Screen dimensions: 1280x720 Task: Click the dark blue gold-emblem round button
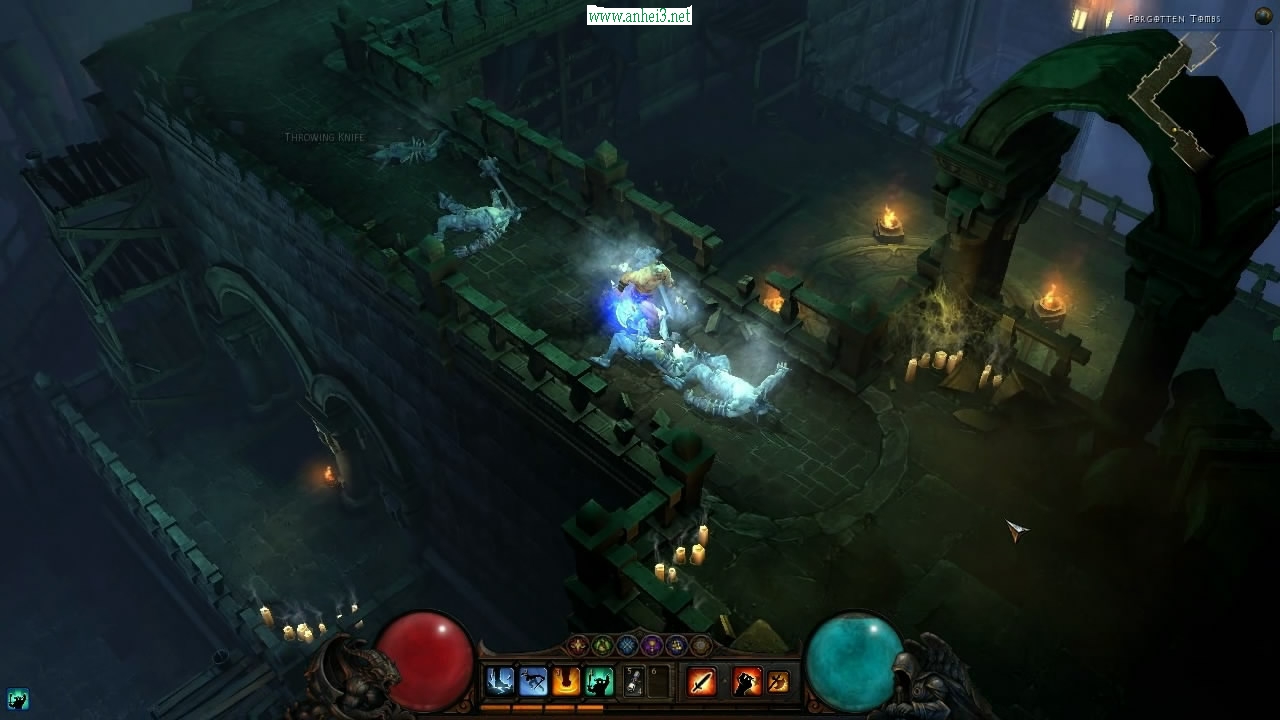(x=676, y=646)
